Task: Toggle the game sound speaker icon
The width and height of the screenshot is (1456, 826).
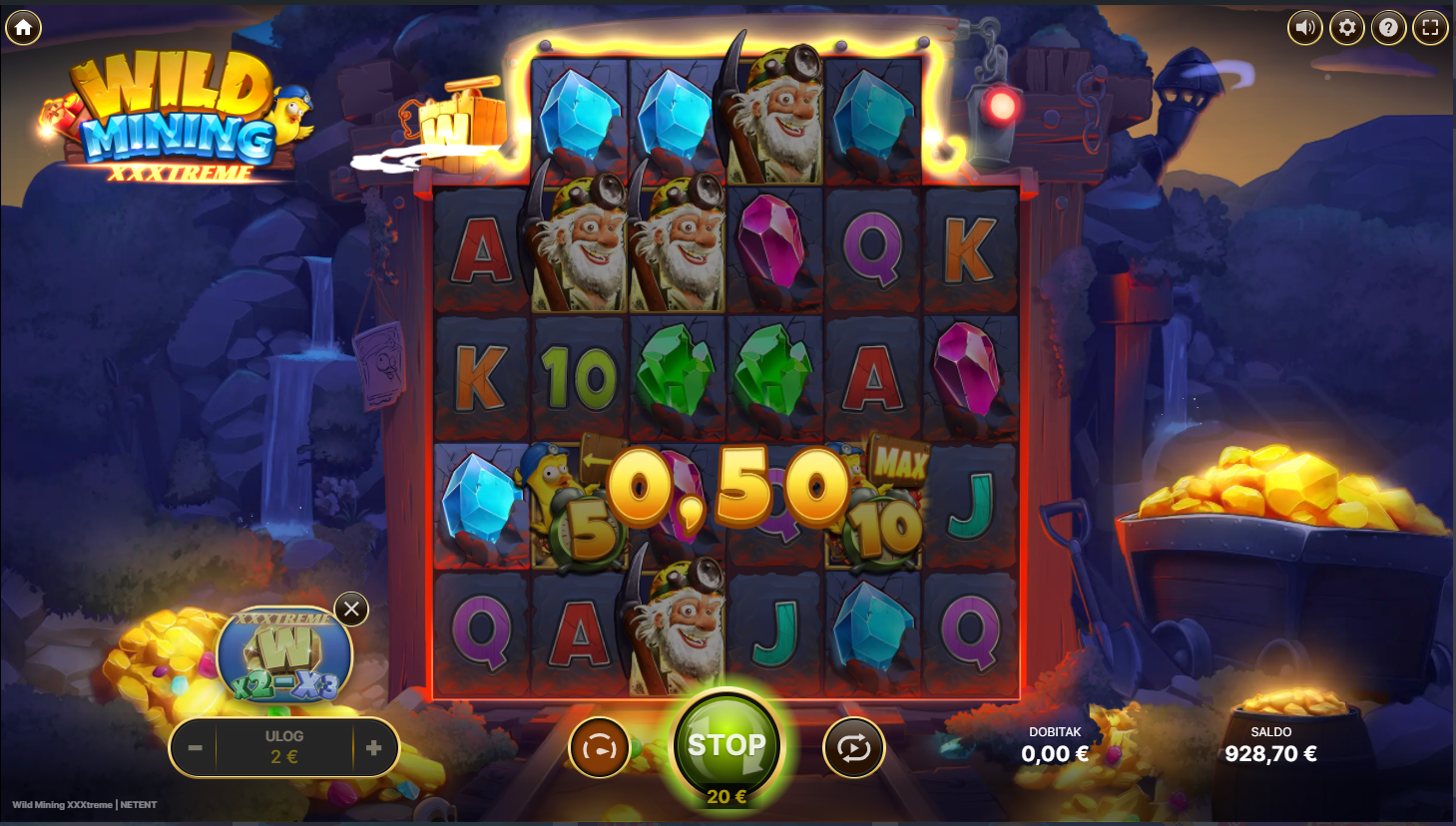Action: 1305,28
